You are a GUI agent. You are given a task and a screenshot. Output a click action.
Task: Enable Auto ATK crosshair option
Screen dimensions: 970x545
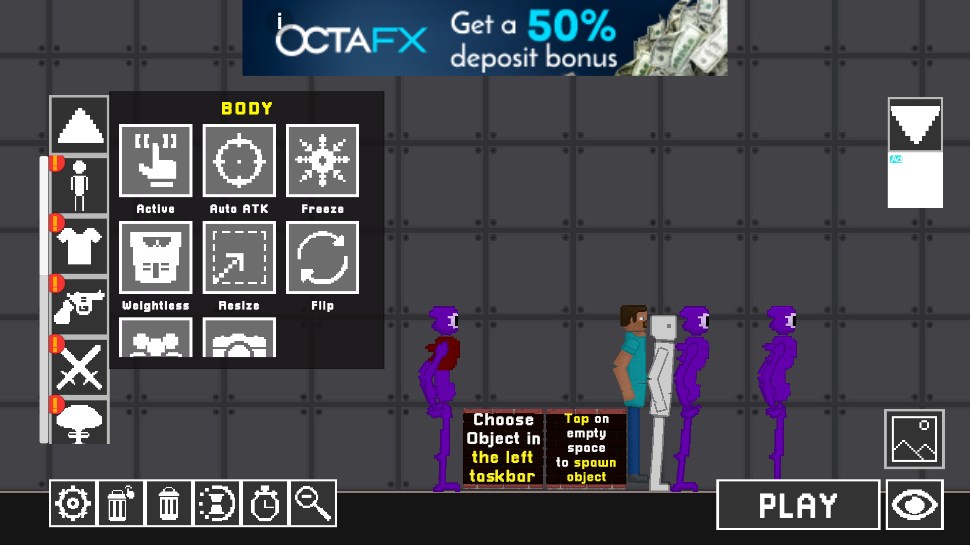point(239,160)
